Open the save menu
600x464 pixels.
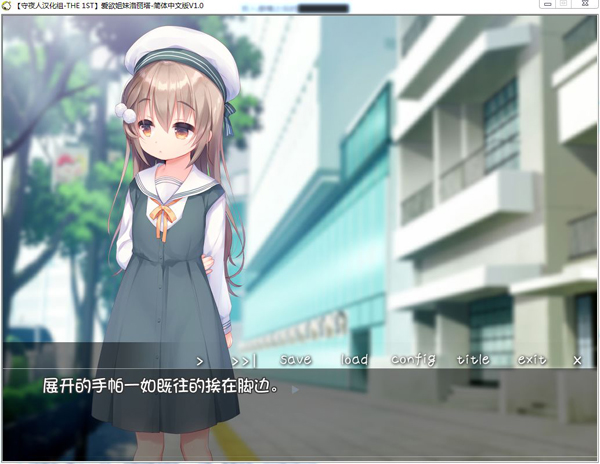coord(296,360)
